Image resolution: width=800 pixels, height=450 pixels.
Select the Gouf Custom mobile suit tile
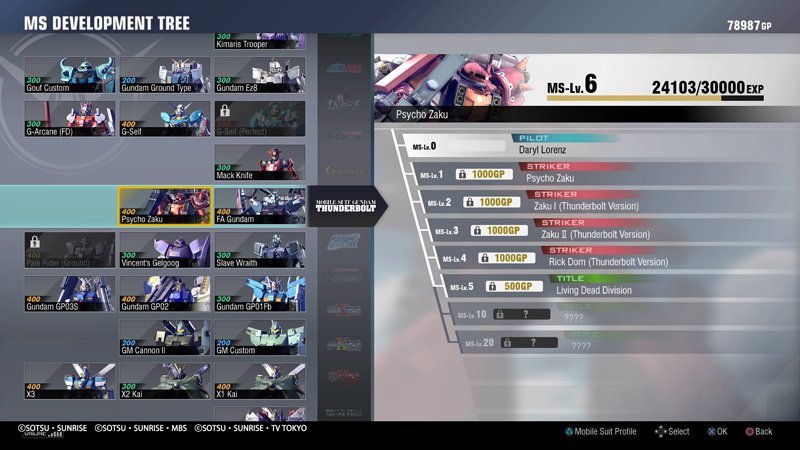coord(70,75)
